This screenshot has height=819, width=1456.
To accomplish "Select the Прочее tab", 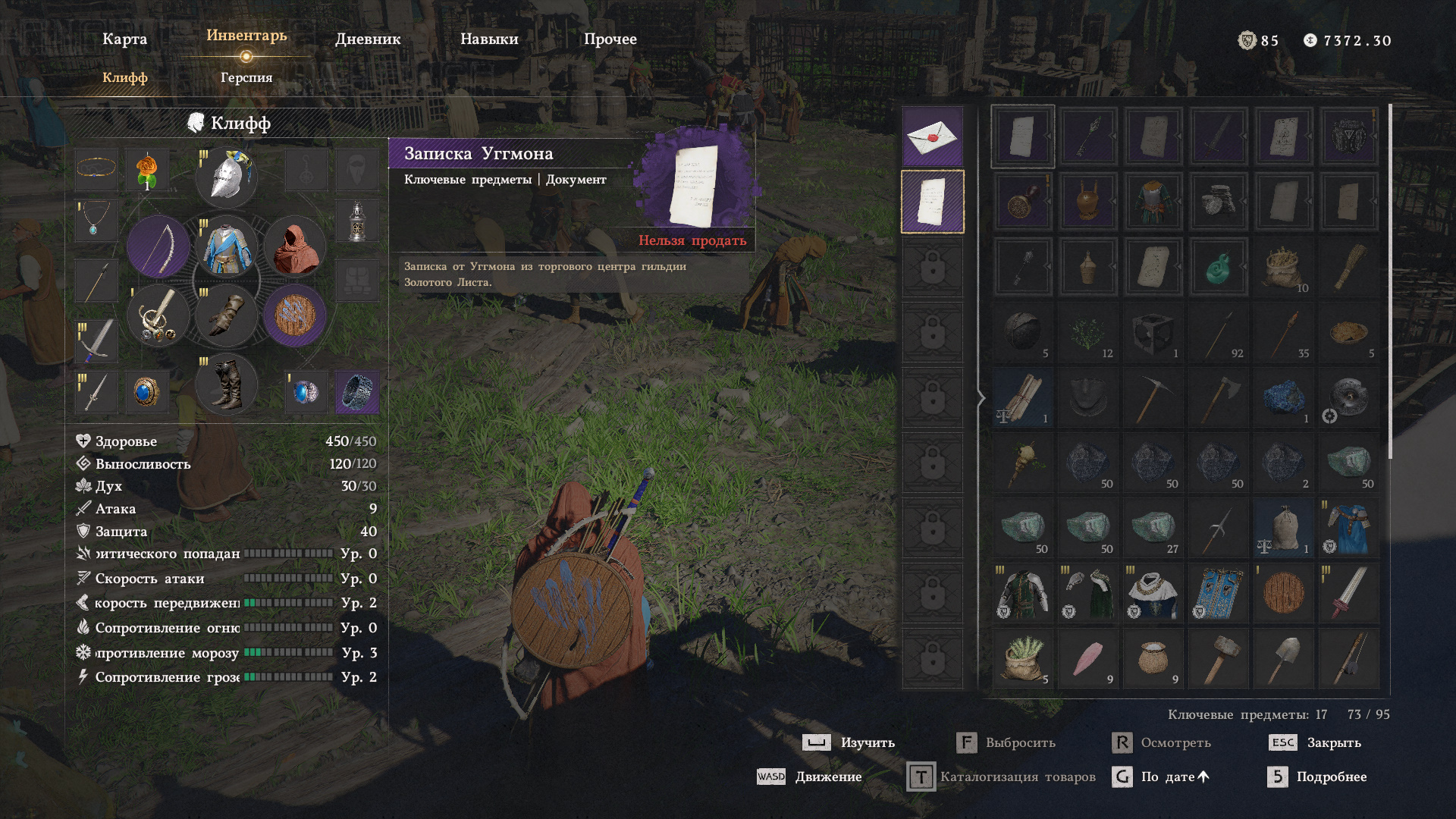I will pos(610,39).
